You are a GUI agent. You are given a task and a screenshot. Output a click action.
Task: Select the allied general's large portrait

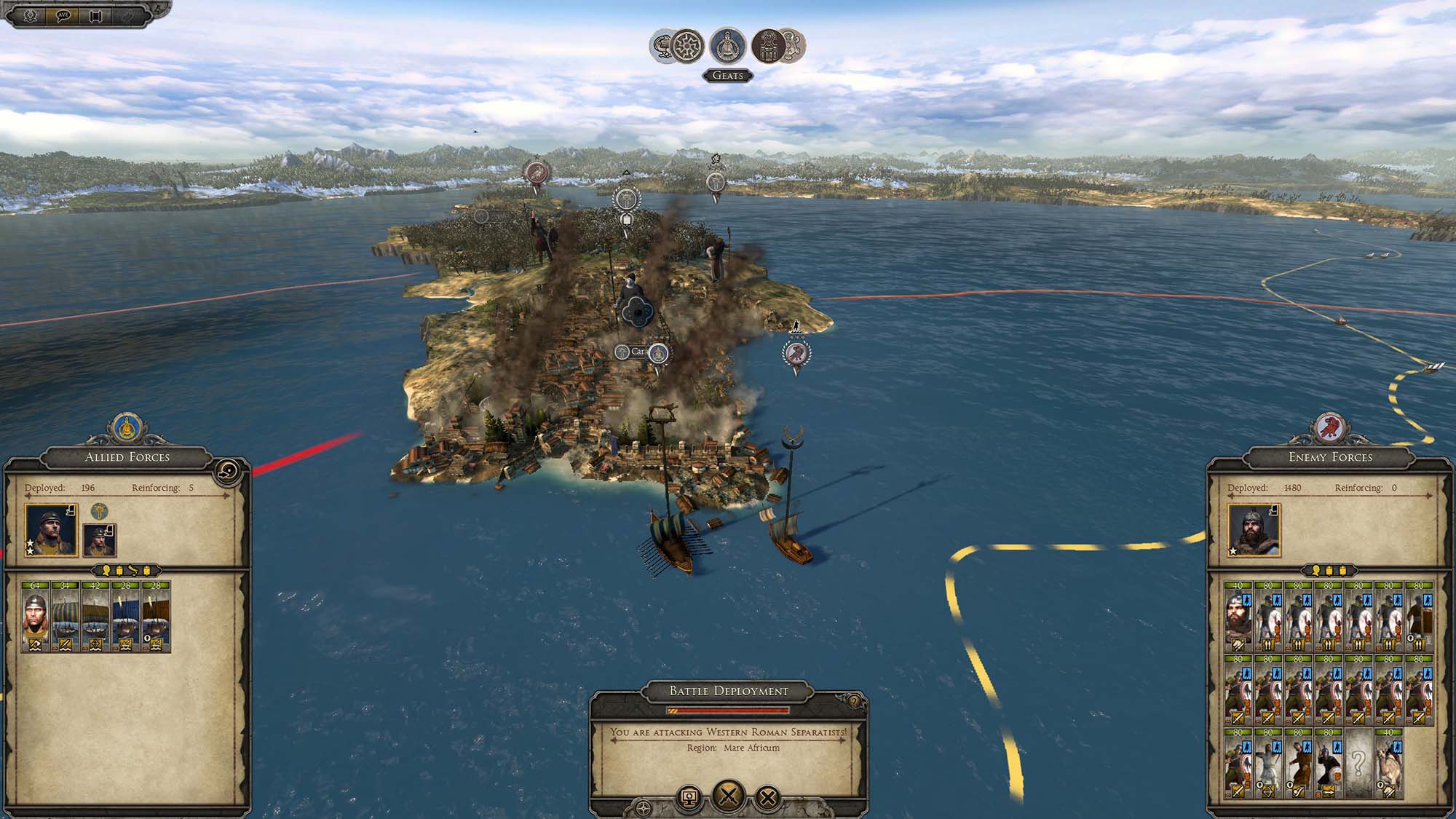point(51,529)
